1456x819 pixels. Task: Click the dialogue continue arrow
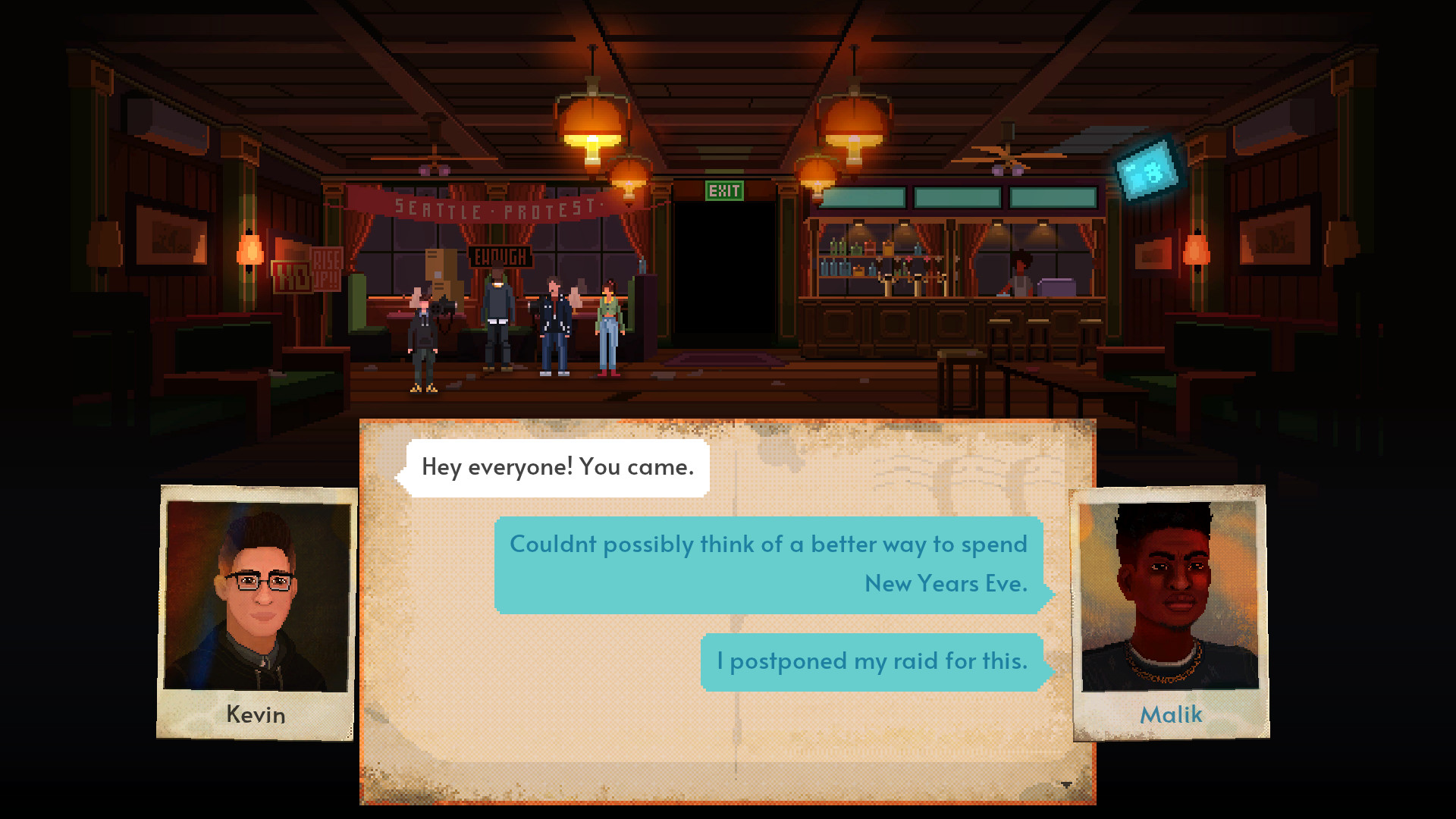pos(1066,785)
